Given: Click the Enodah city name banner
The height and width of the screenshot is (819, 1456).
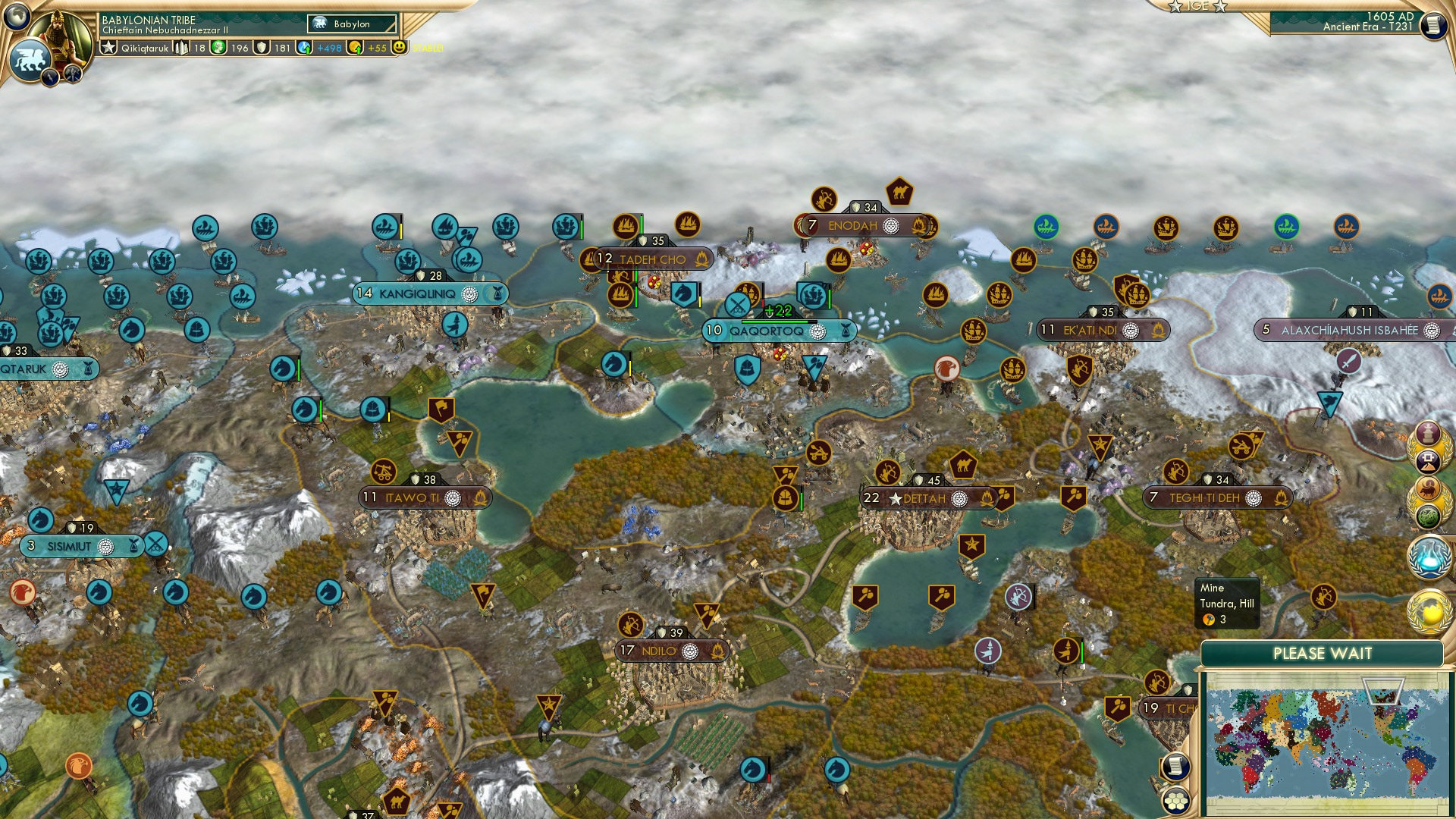Looking at the screenshot, I should pos(854,225).
